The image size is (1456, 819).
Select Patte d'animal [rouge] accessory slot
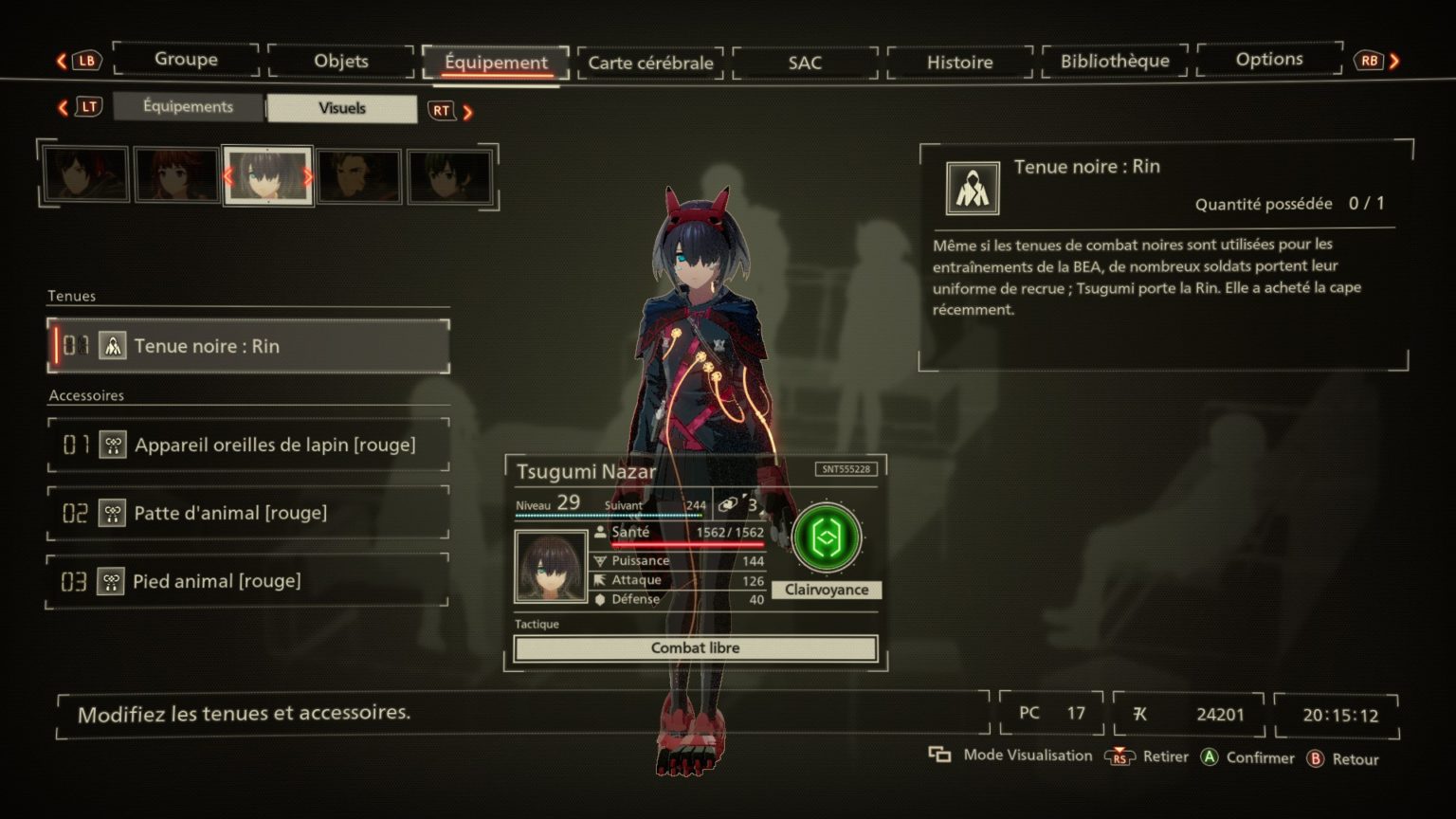[248, 513]
